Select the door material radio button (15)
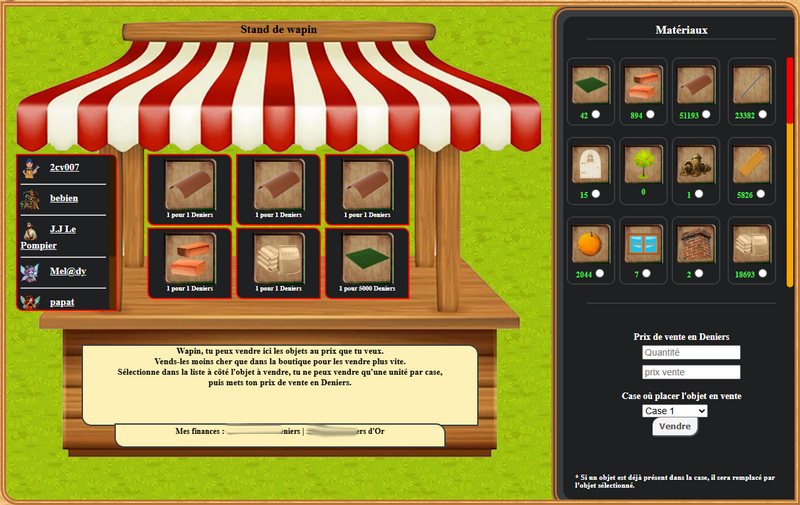Image resolution: width=800 pixels, height=505 pixels. pyautogui.click(x=597, y=193)
